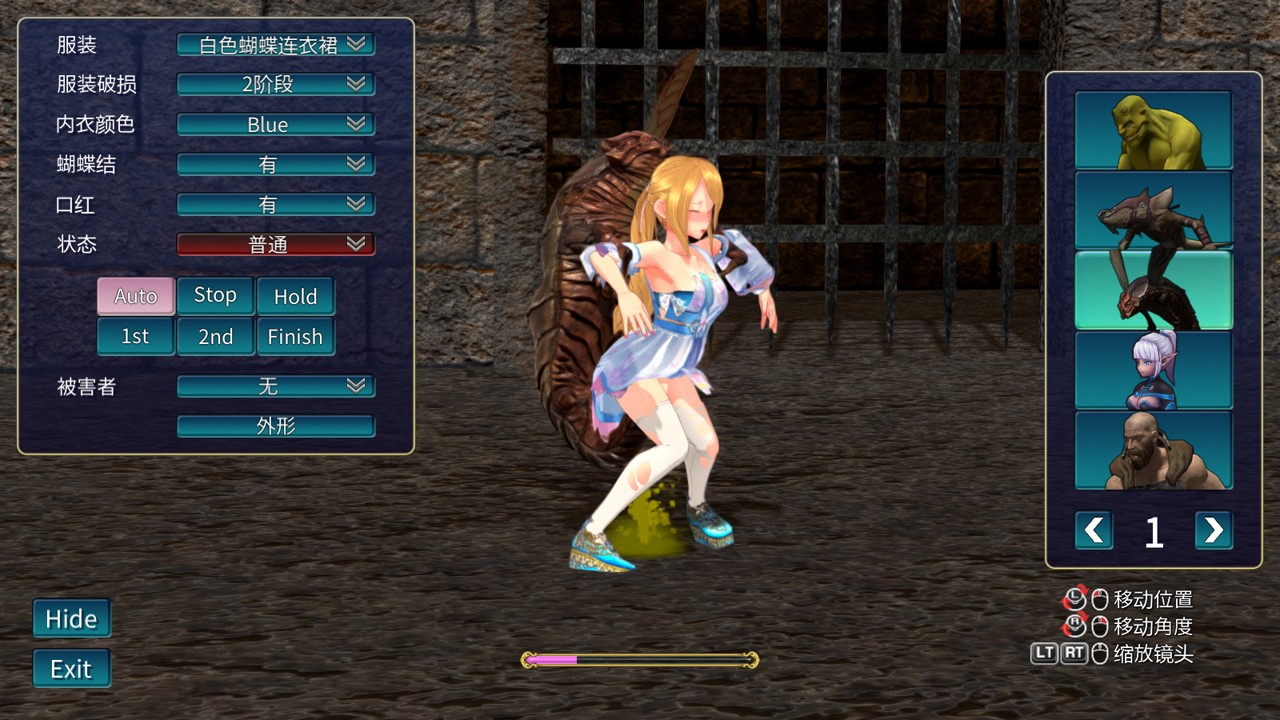Choose the bearded bald man thumbnail
This screenshot has width=1280, height=720.
pos(1153,450)
